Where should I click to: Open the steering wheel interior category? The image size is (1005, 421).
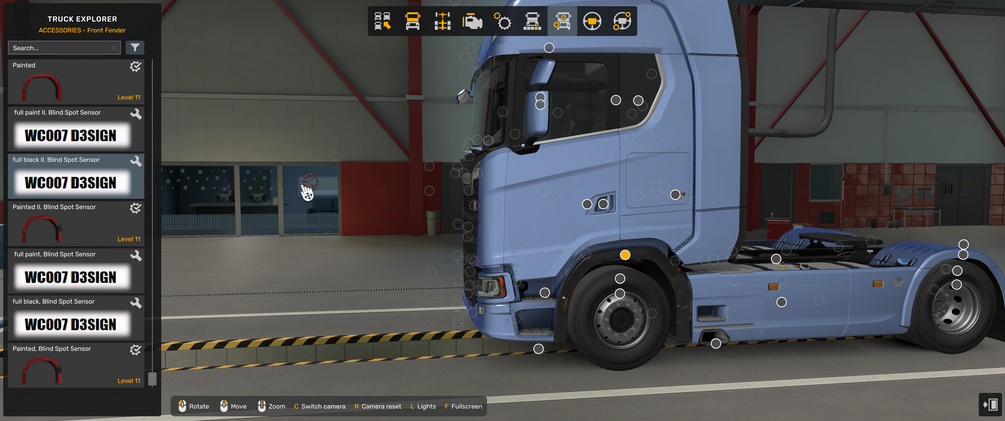tap(592, 21)
